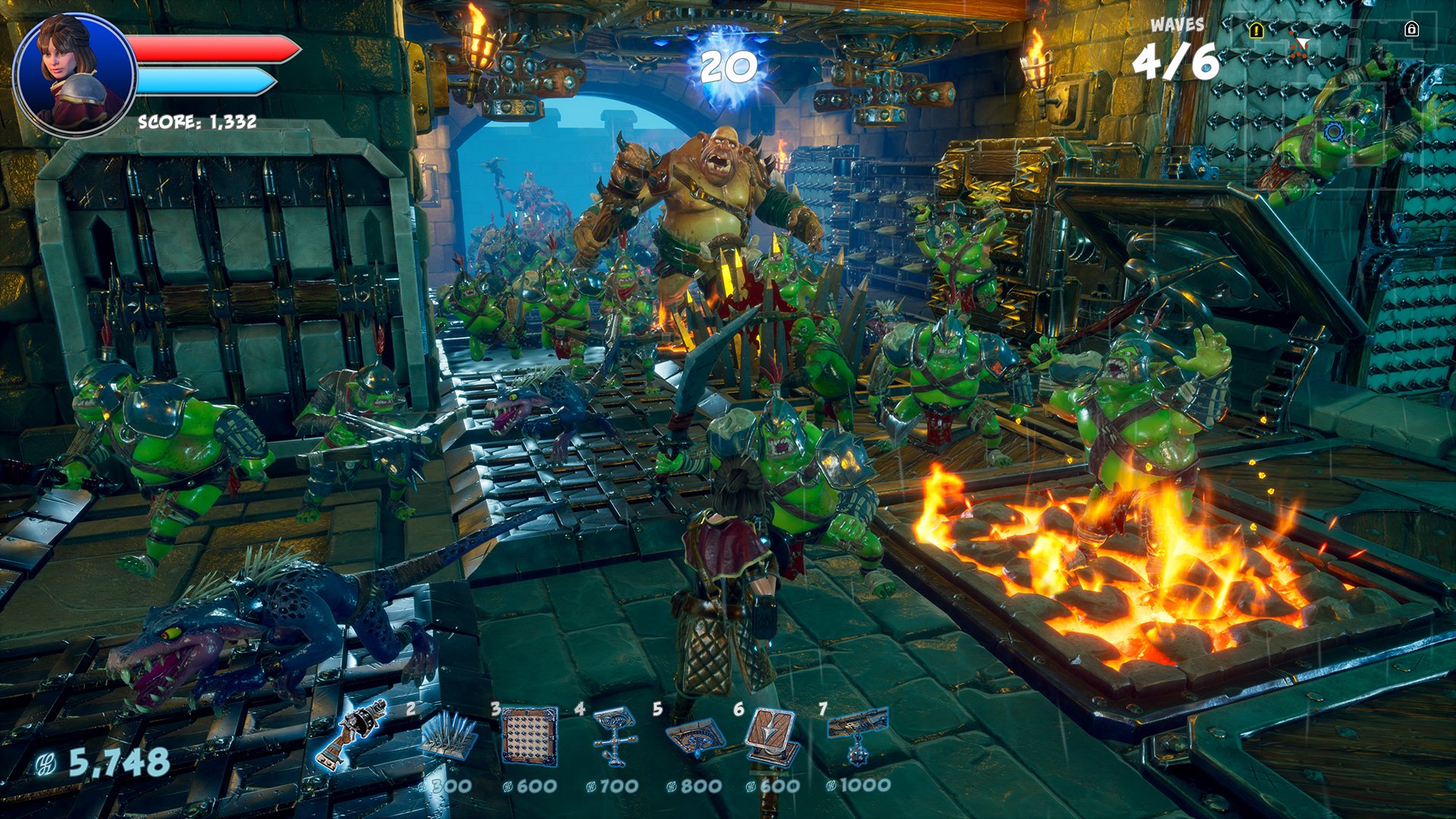
Task: Toggle the orange padlock on the minimap
Action: [x=1256, y=30]
